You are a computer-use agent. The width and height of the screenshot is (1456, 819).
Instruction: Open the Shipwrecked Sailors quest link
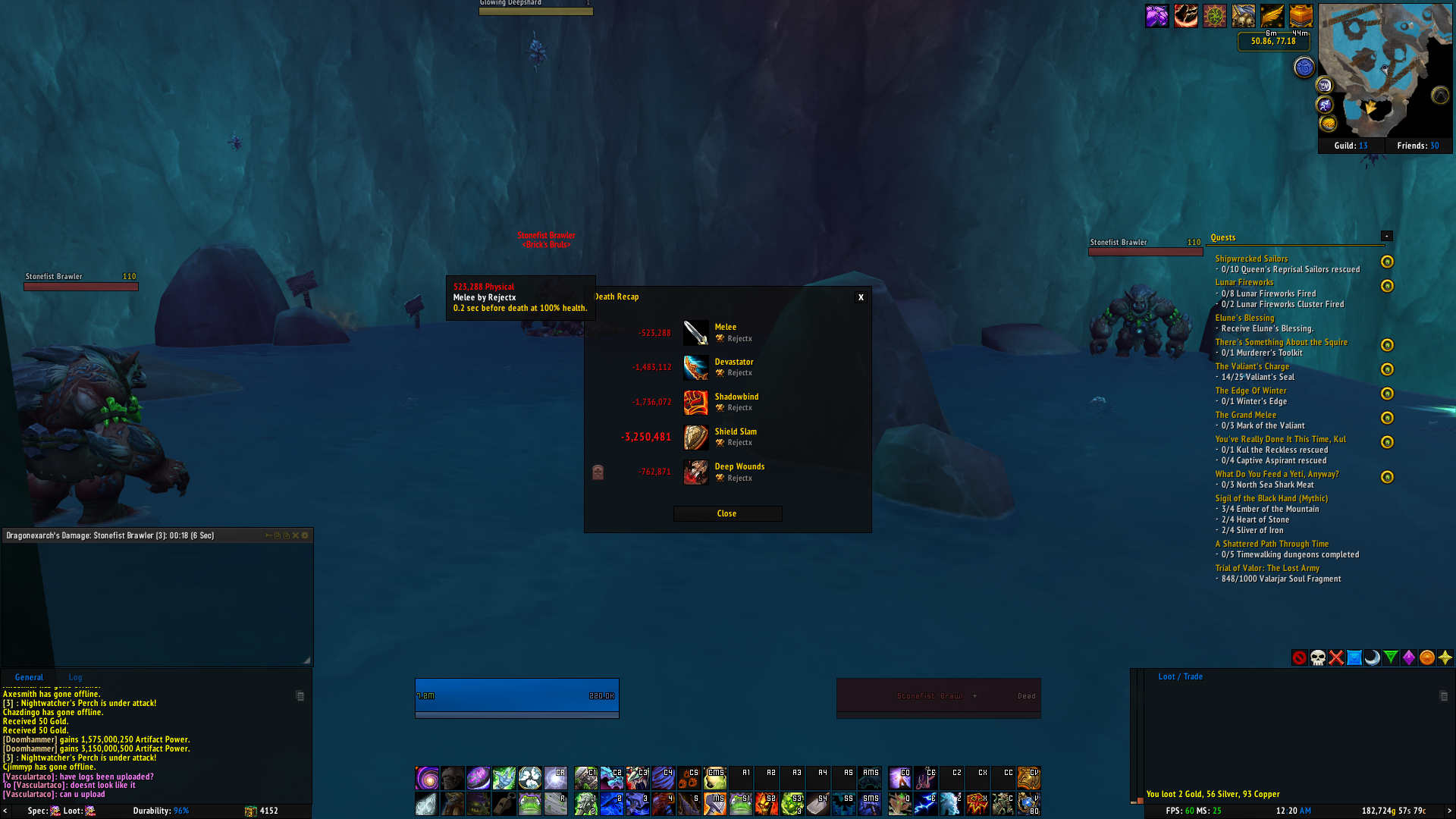point(1250,259)
